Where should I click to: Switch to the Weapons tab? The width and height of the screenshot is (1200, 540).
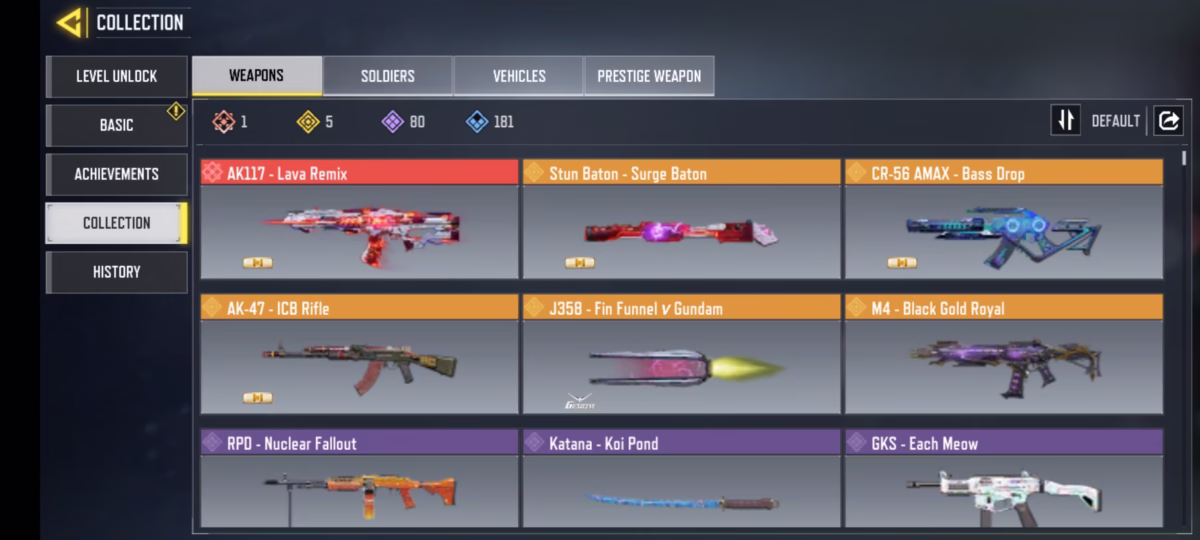(x=256, y=76)
